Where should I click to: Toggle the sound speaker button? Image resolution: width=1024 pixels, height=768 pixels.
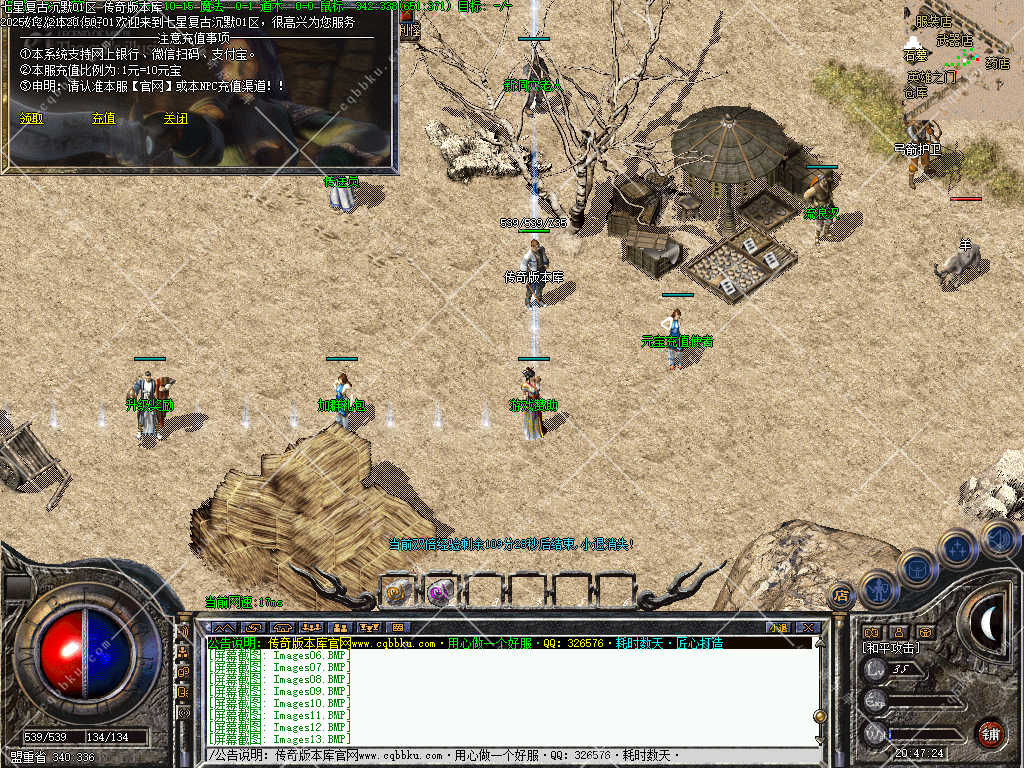998,539
